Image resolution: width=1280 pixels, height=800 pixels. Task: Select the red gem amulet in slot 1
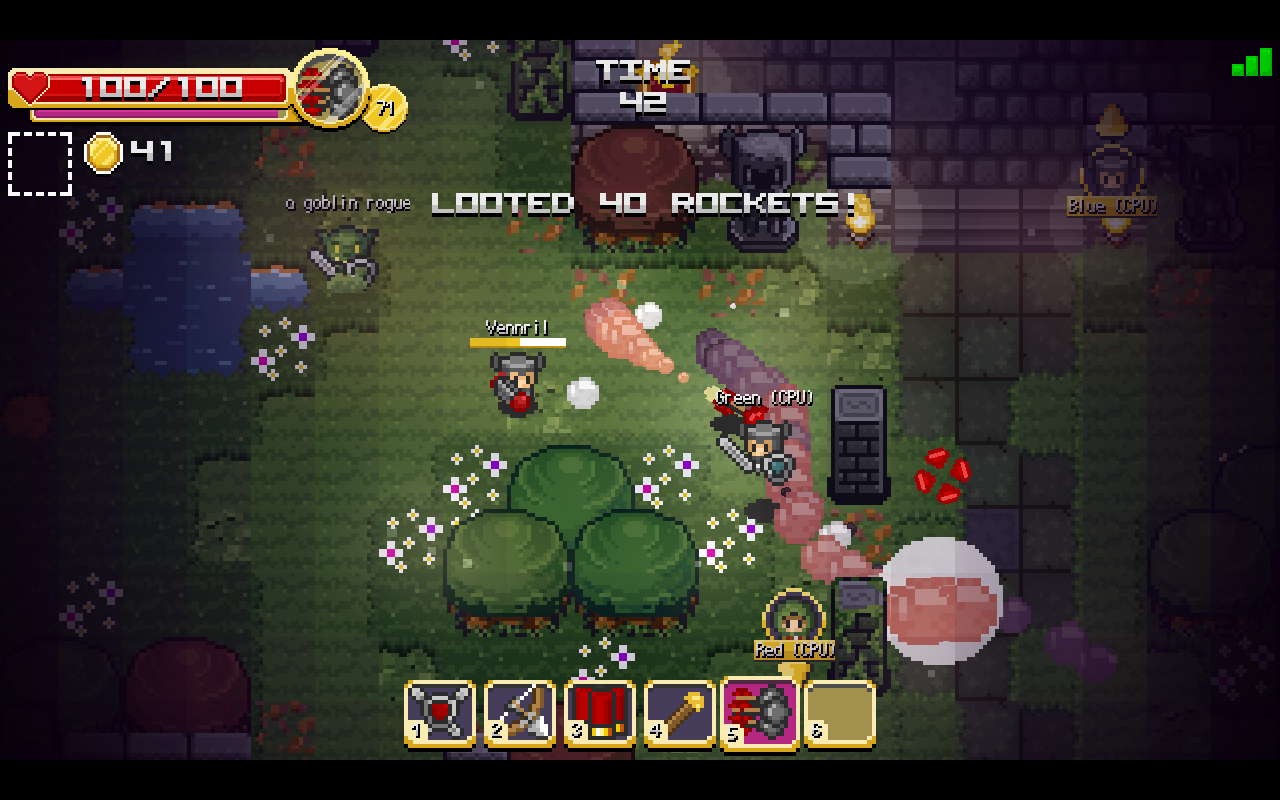[x=440, y=712]
